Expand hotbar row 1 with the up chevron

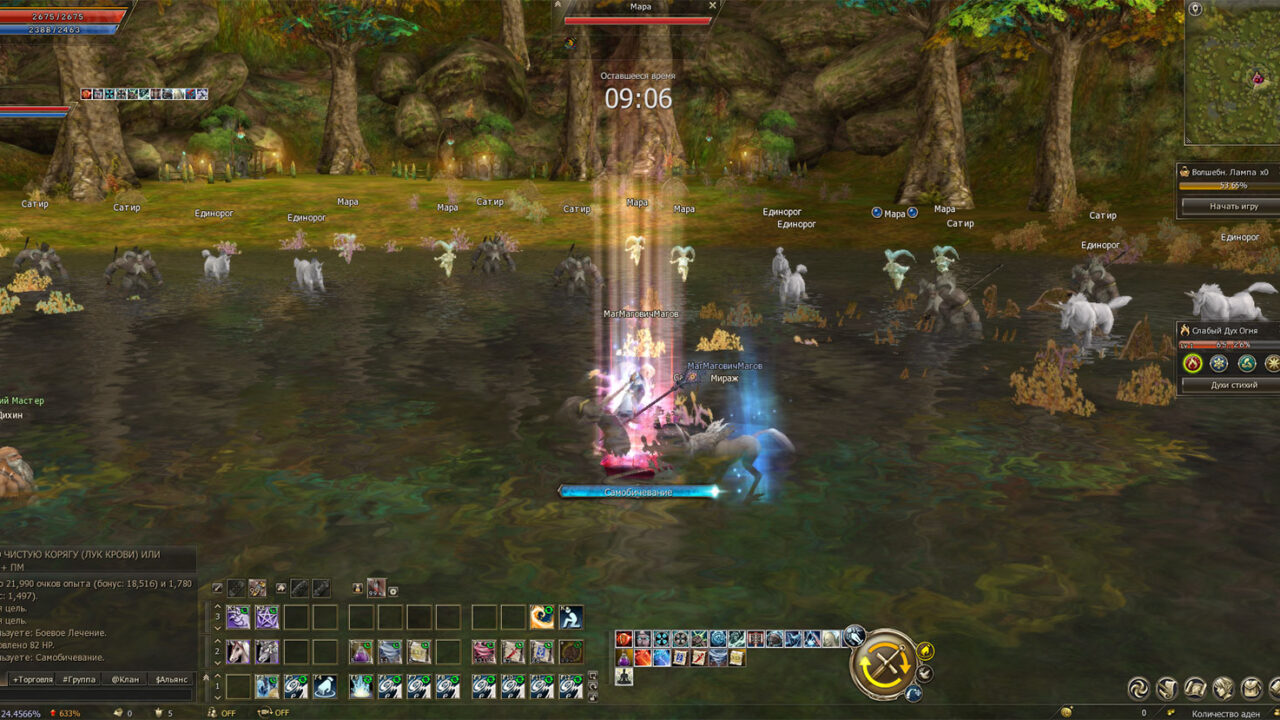[218, 674]
